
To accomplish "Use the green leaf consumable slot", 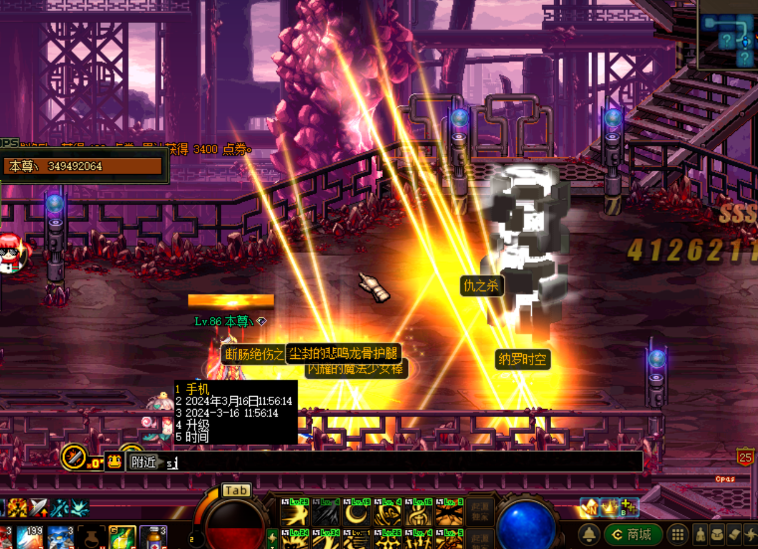I will tap(121, 537).
